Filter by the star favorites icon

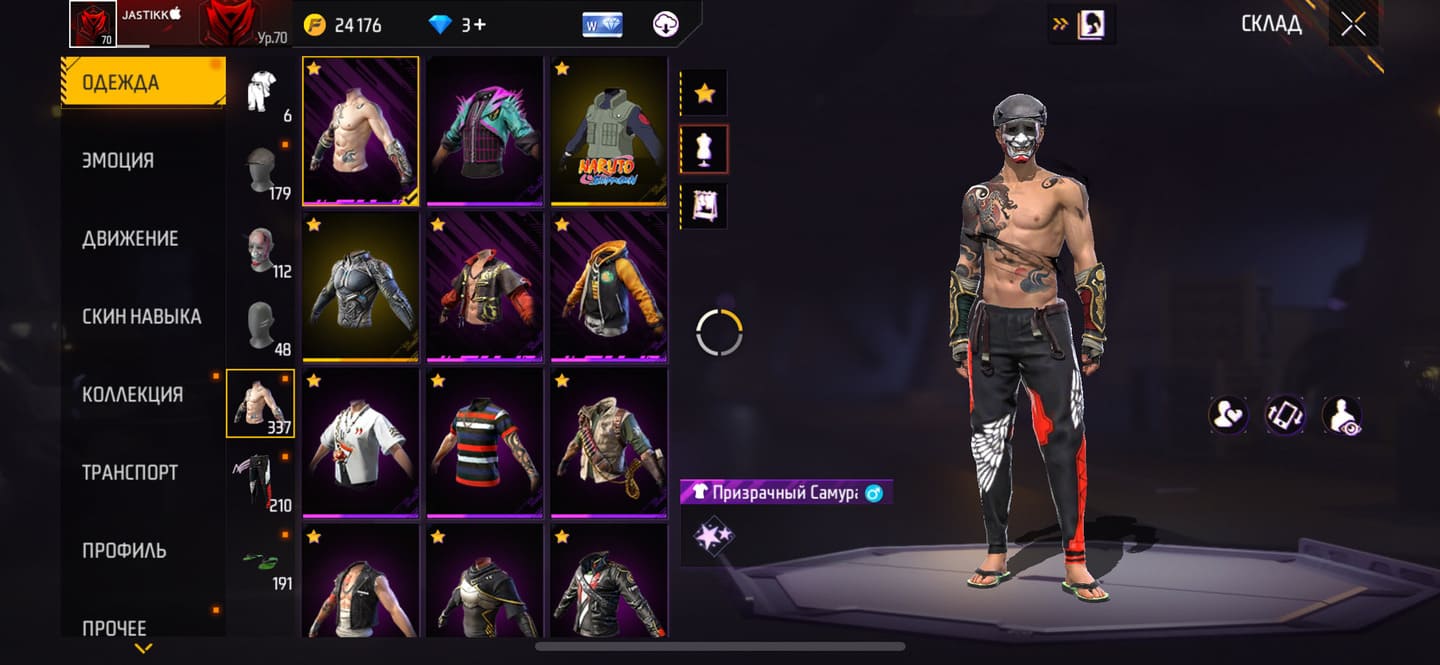(705, 93)
